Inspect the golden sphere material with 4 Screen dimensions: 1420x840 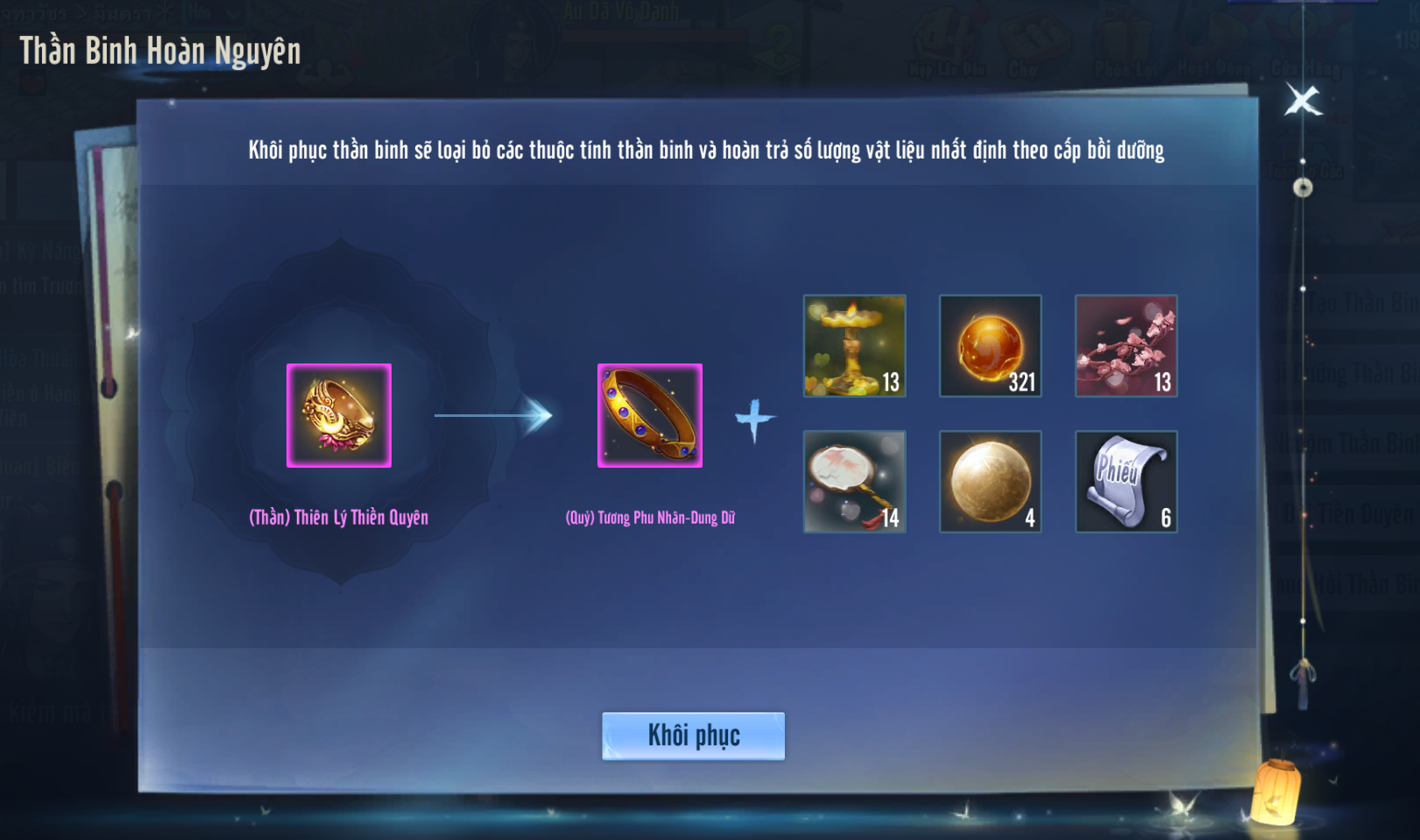[x=991, y=482]
